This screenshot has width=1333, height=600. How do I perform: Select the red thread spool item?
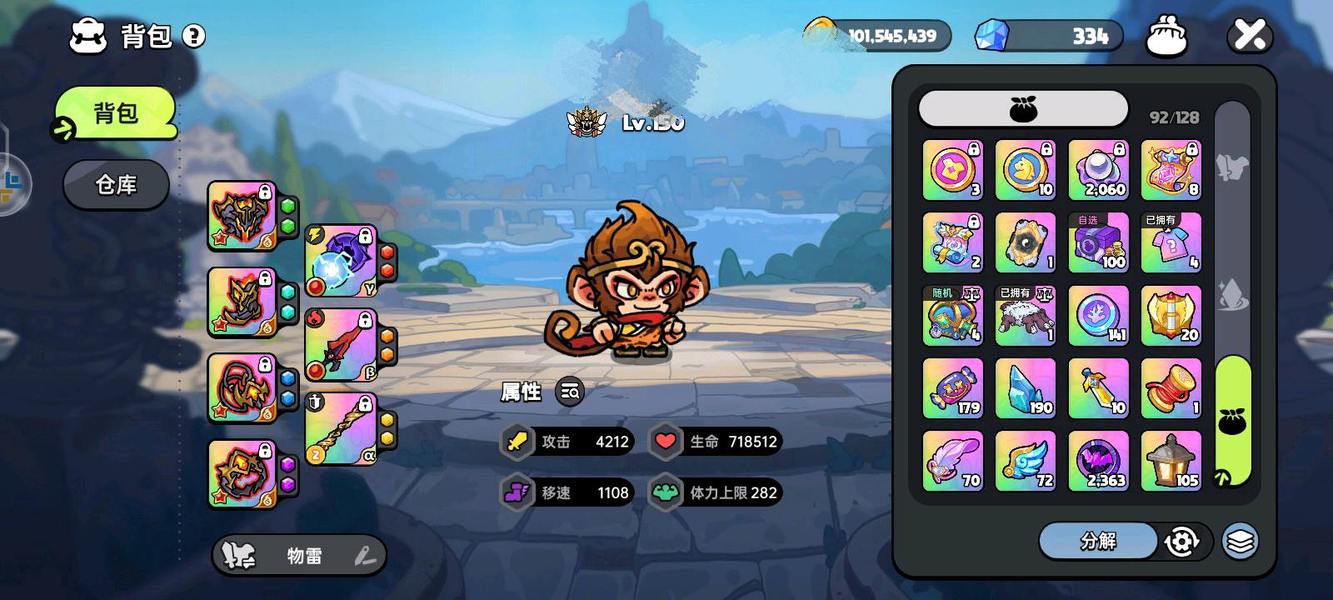click(x=1171, y=388)
